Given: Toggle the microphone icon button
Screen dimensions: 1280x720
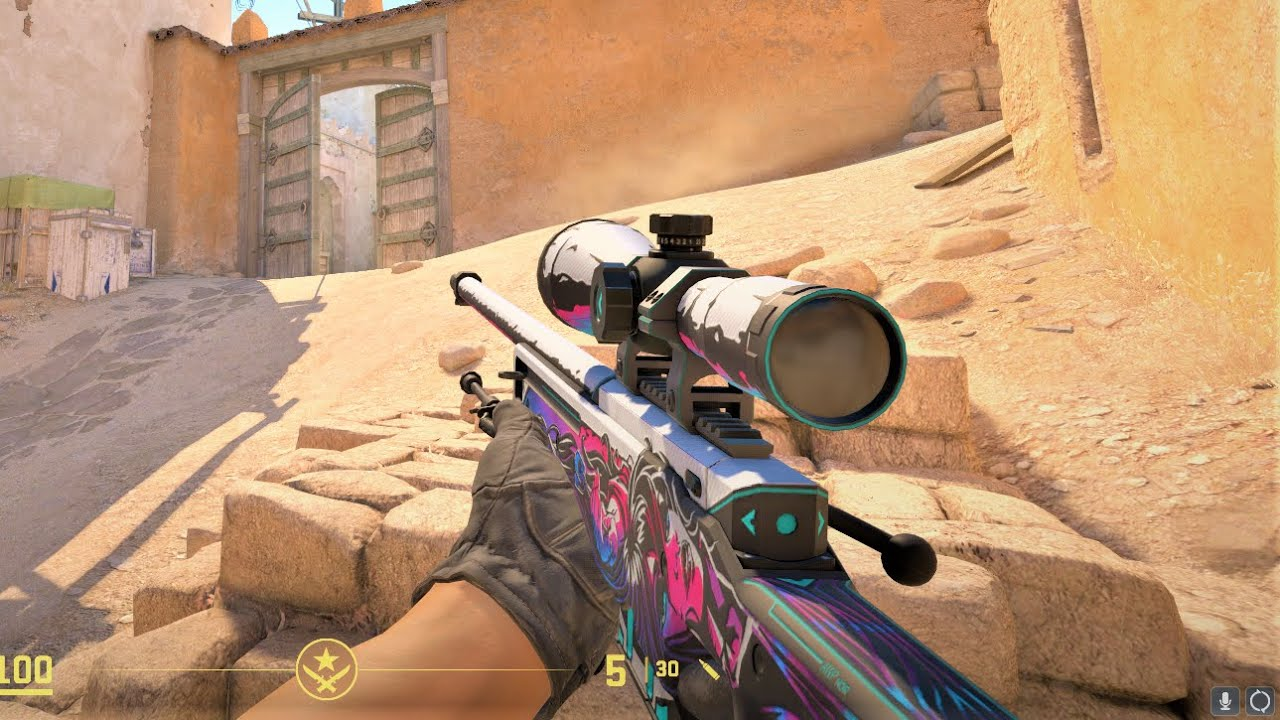Looking at the screenshot, I should [1224, 699].
